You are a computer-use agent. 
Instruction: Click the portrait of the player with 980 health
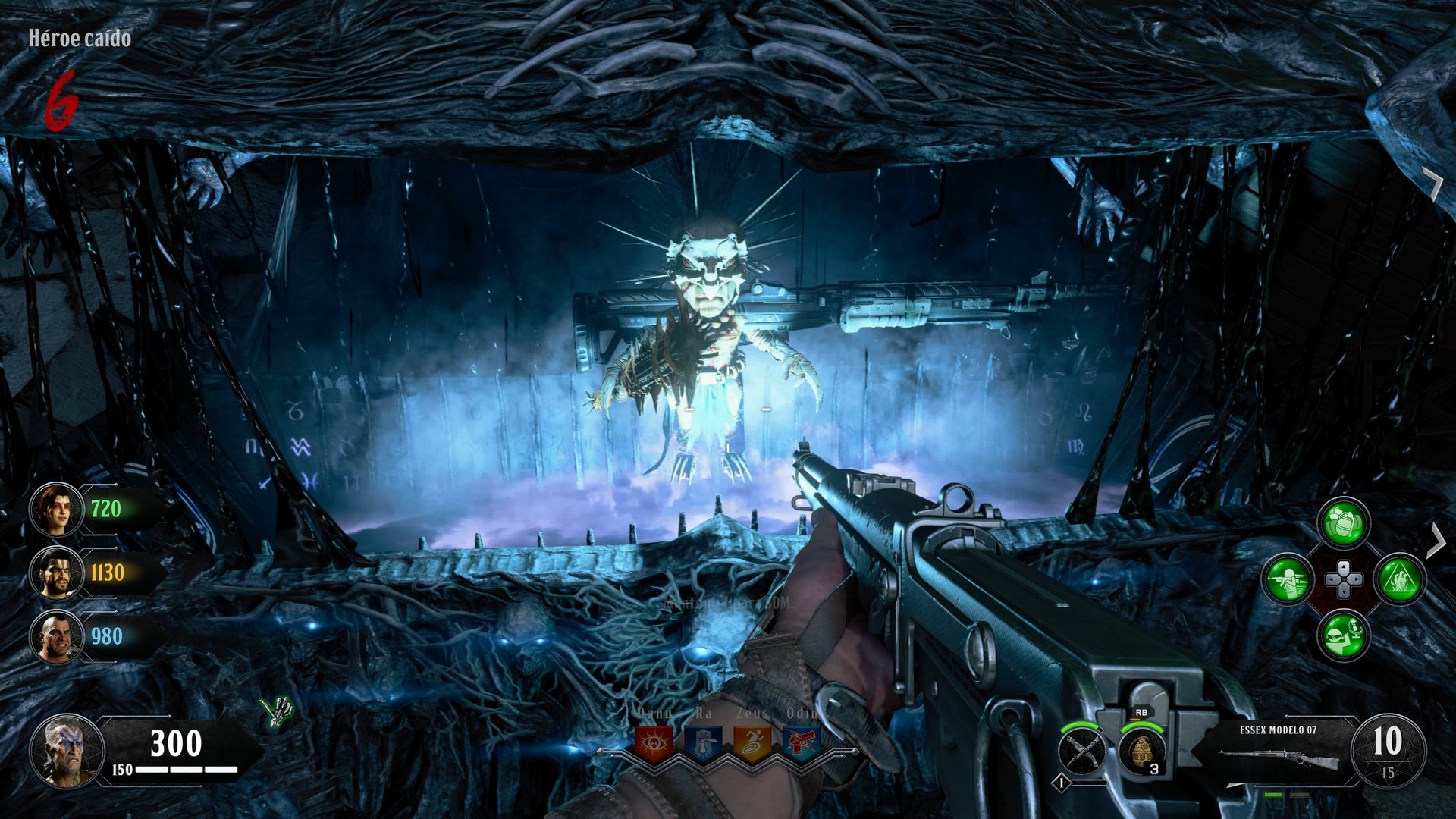57,635
